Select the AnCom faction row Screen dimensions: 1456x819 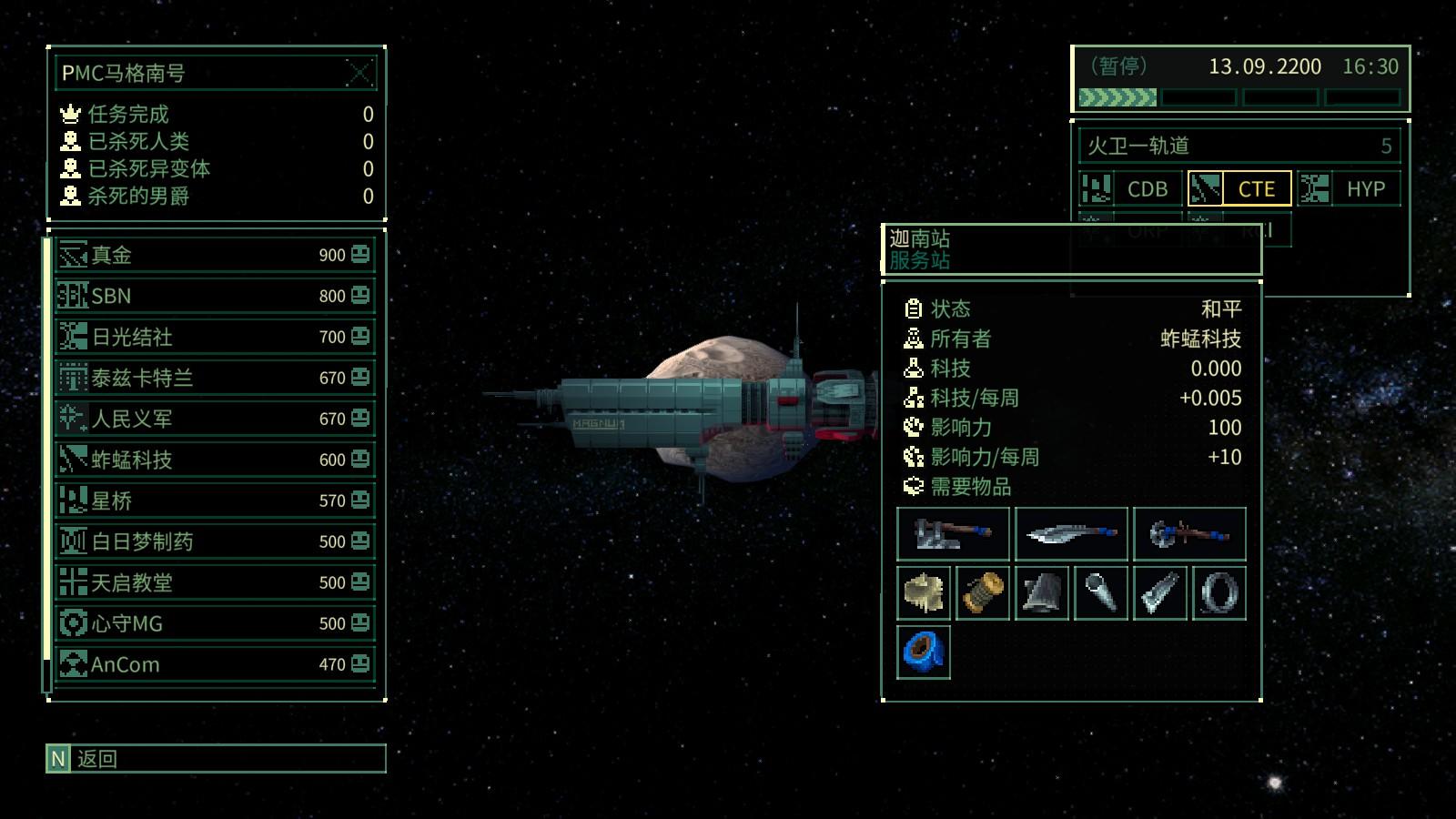tap(215, 664)
